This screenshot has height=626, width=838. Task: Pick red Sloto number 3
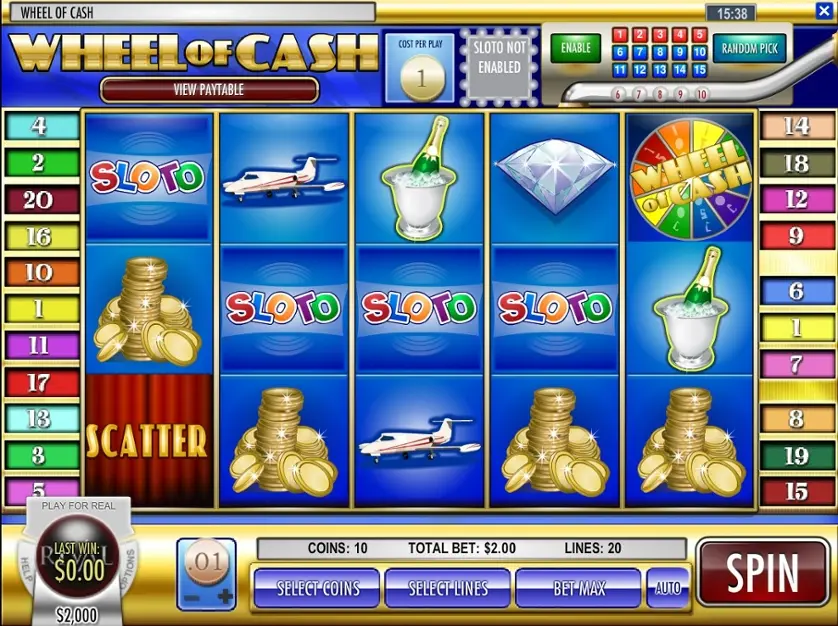659,35
